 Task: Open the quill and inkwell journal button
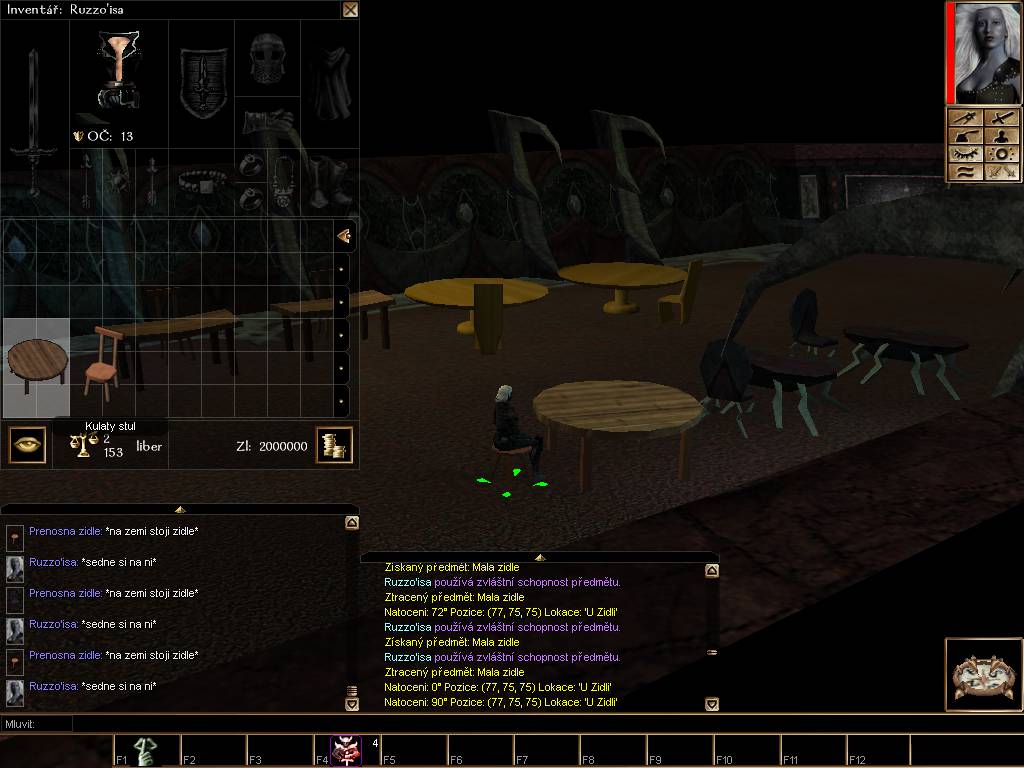(x=967, y=135)
